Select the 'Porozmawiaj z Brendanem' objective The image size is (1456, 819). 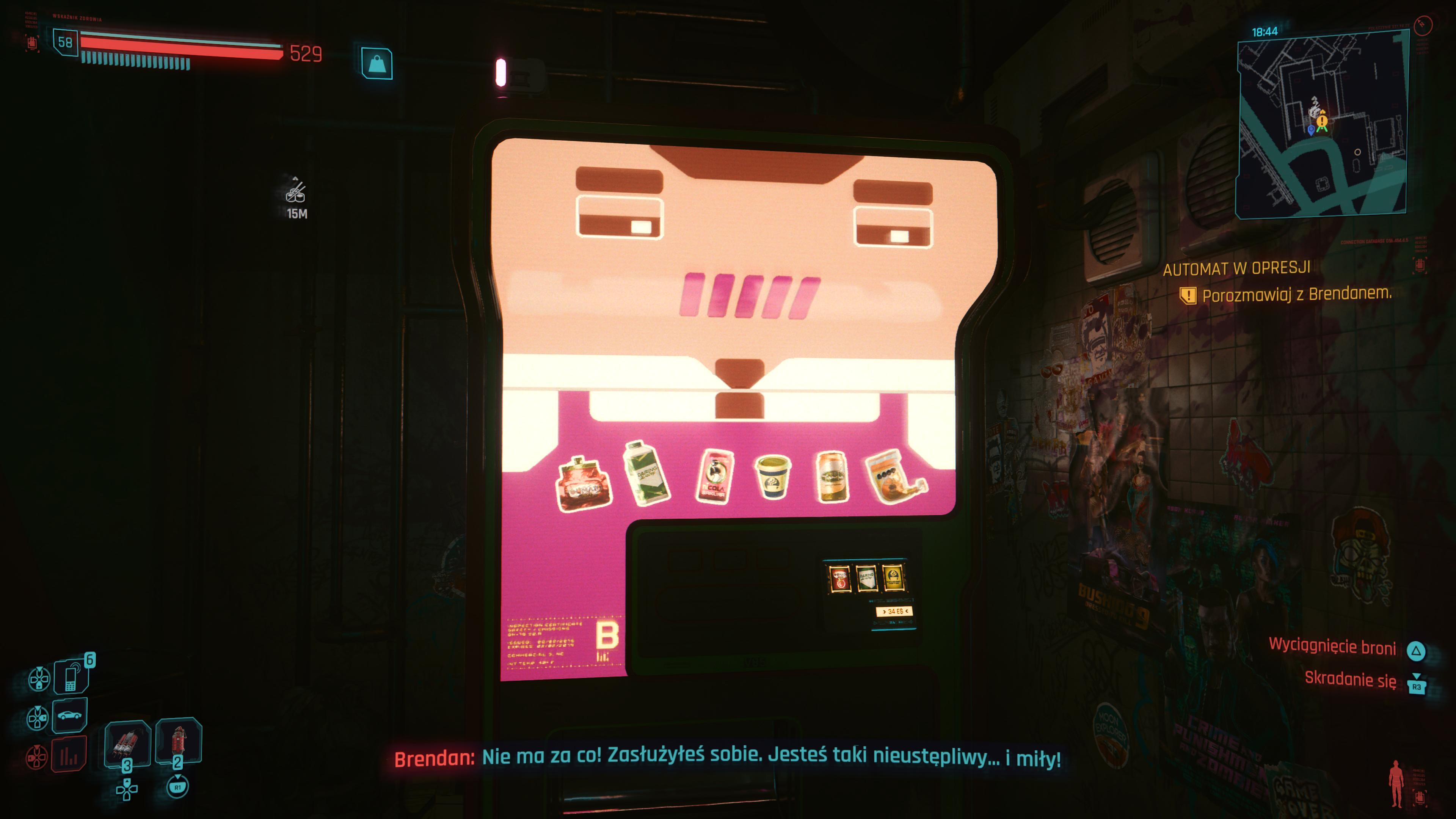1296,295
